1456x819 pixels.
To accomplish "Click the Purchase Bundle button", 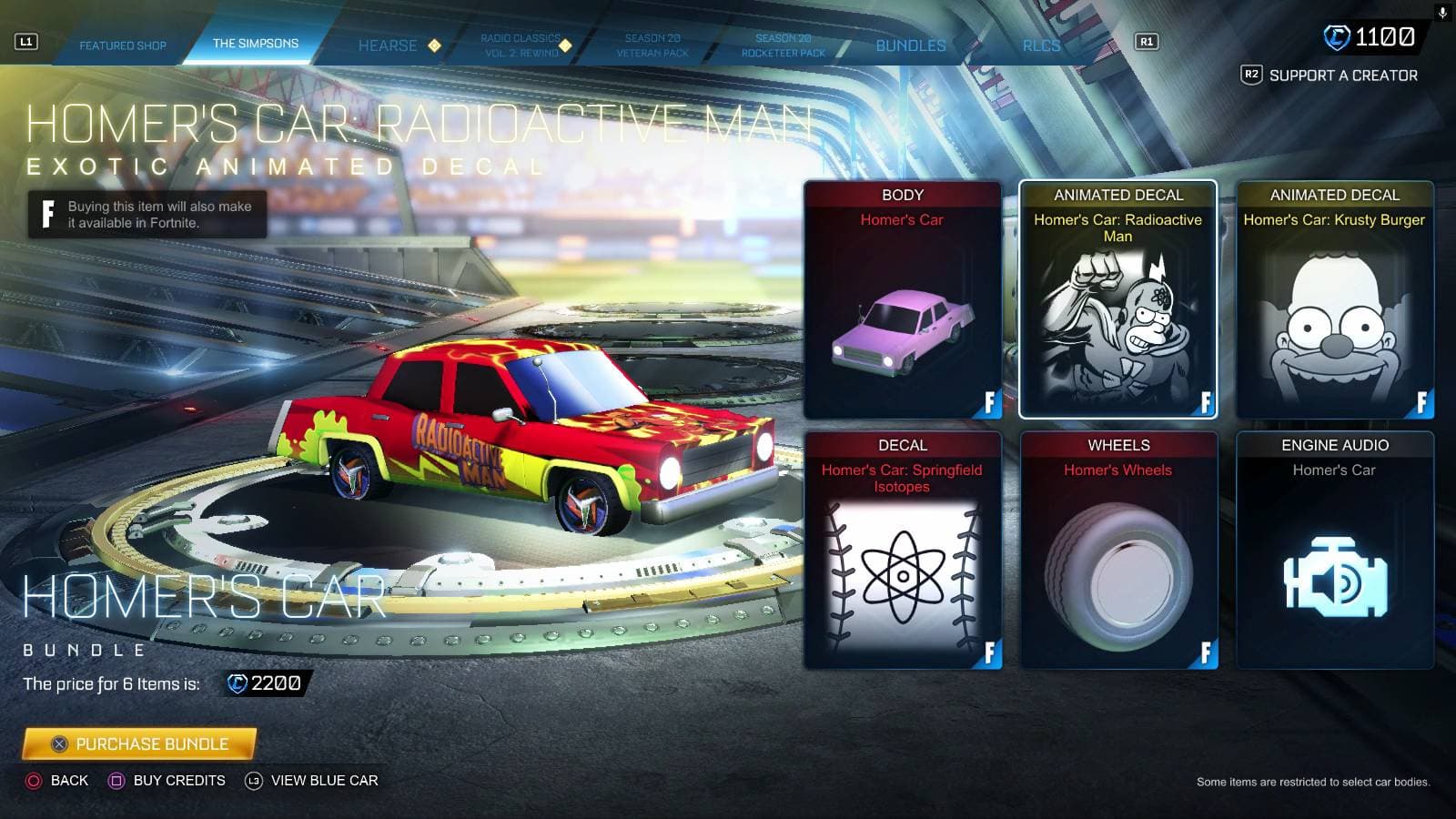I will tap(138, 743).
